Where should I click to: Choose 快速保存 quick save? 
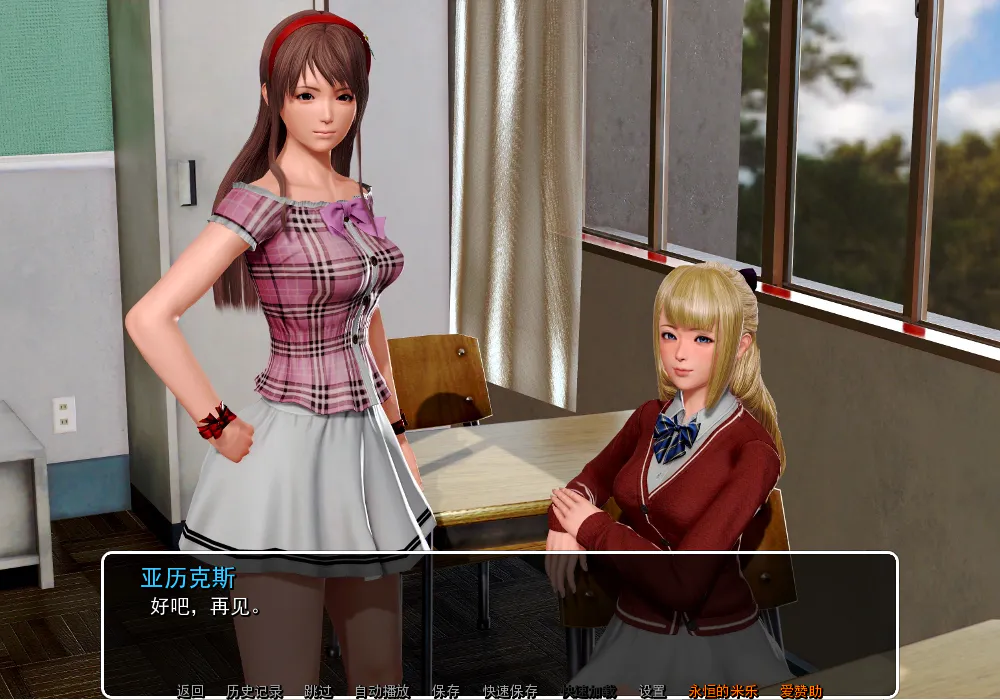point(510,691)
